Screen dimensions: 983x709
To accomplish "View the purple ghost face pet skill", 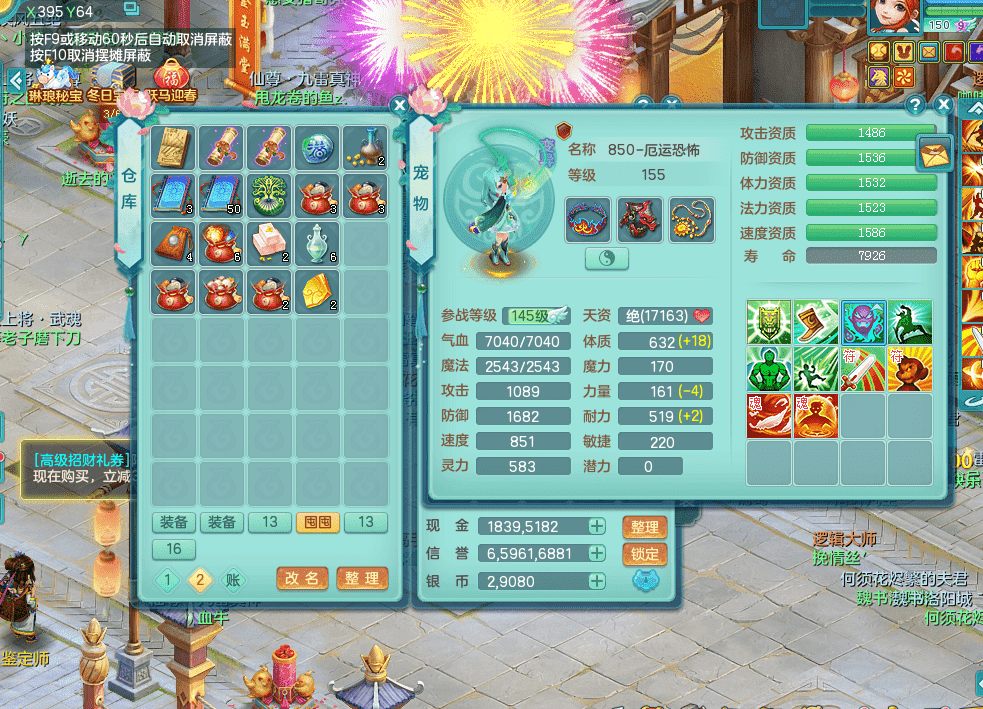I will click(864, 322).
